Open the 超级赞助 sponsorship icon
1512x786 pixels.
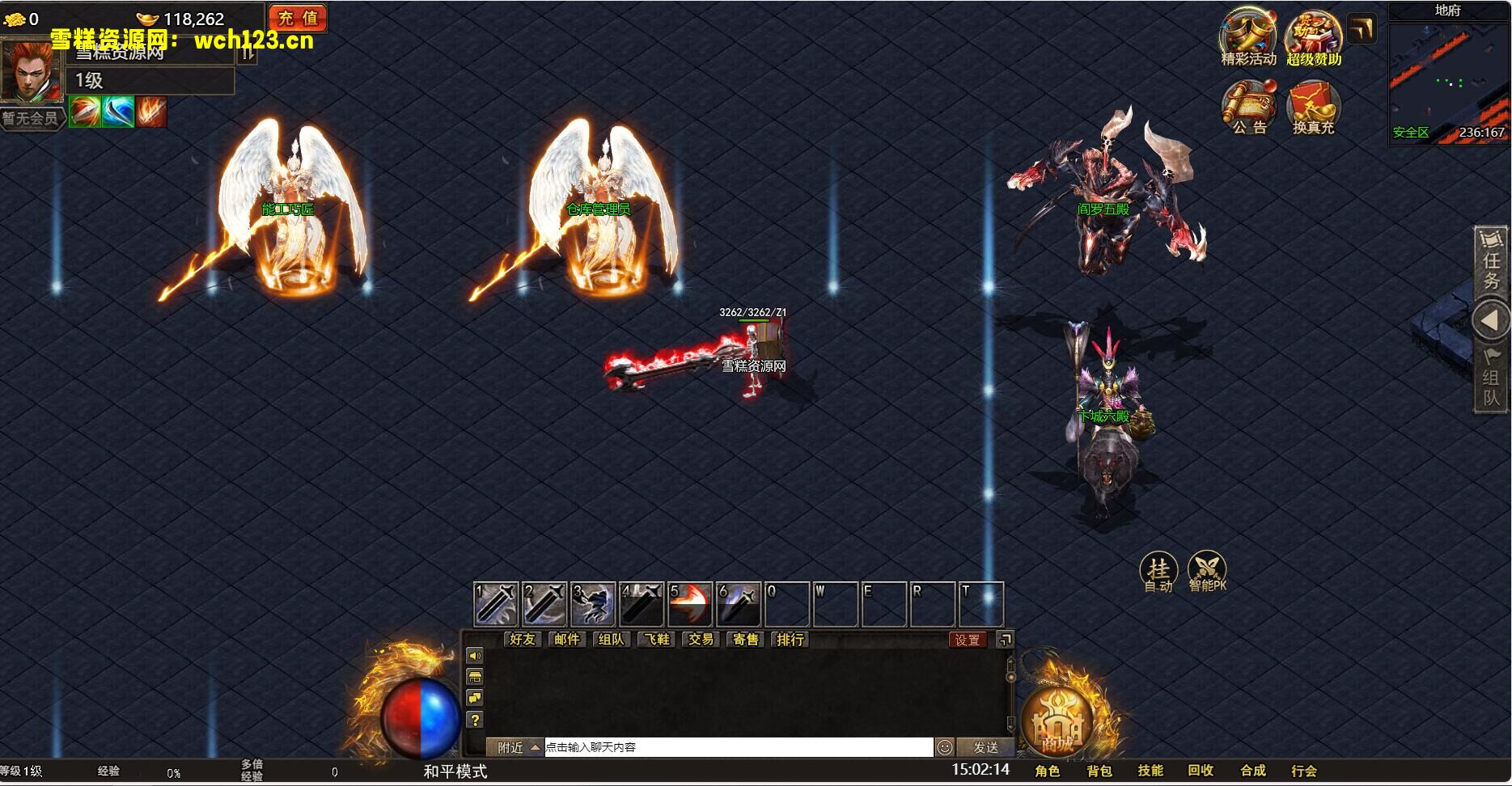pos(1314,36)
